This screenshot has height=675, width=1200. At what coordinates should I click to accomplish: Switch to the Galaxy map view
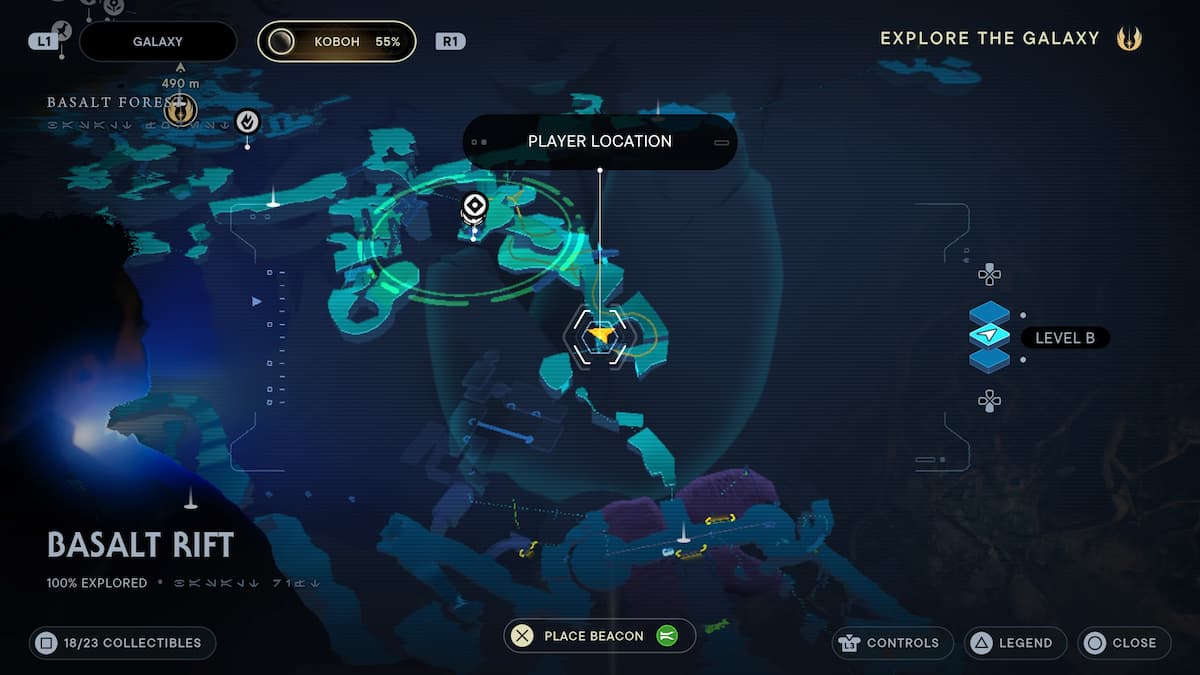pyautogui.click(x=157, y=42)
